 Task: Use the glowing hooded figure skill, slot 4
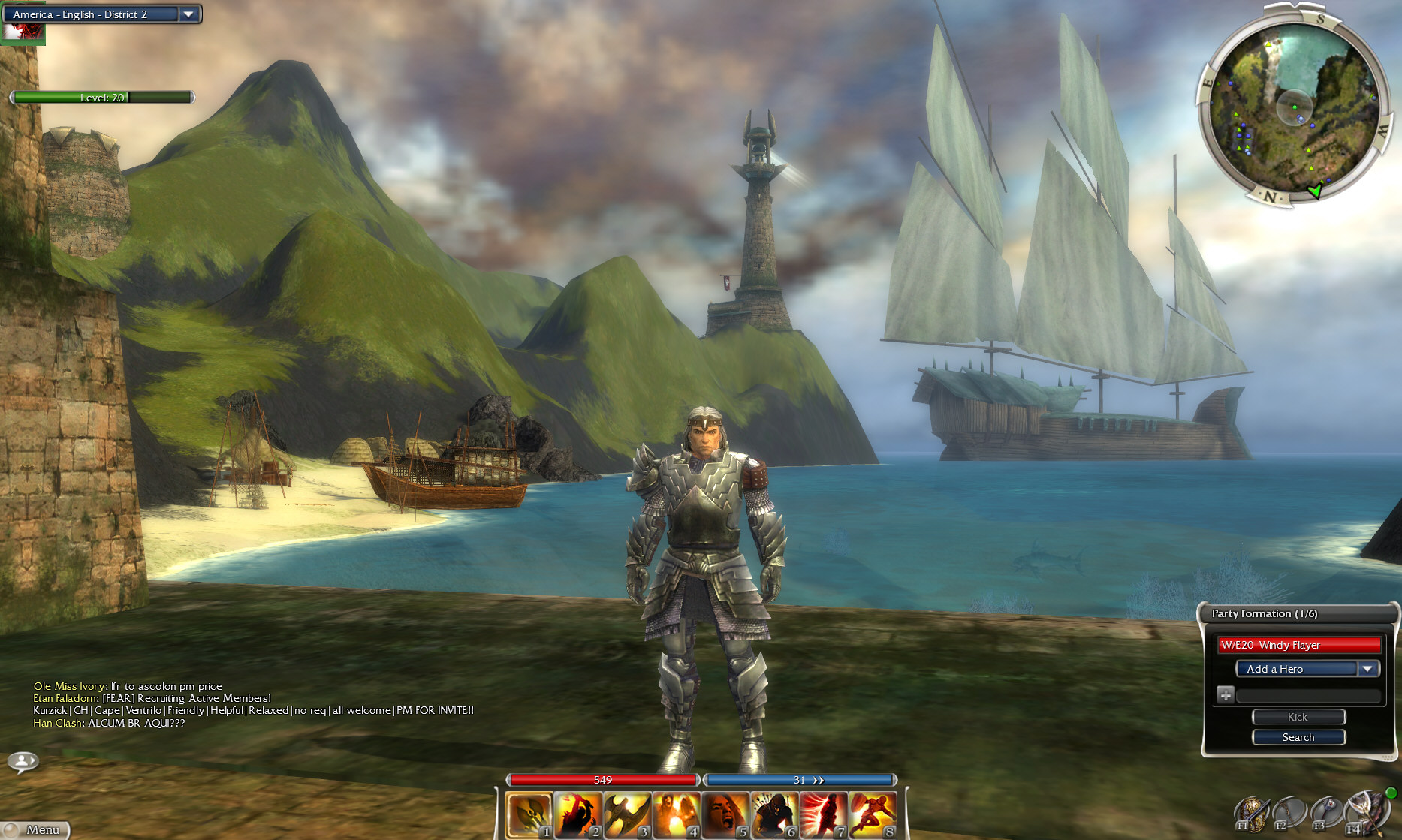tap(676, 814)
